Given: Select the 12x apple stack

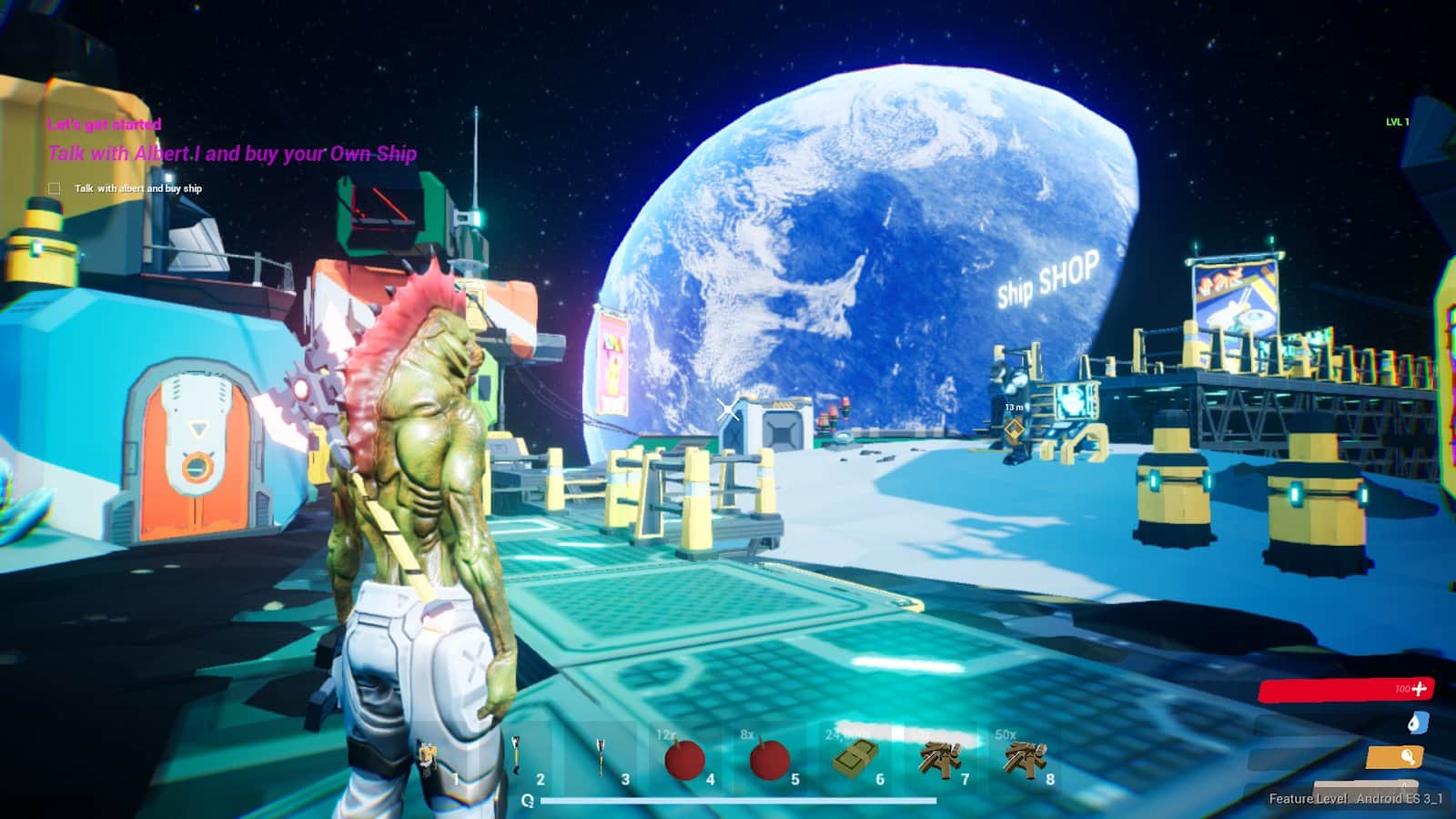Looking at the screenshot, I should tap(684, 759).
